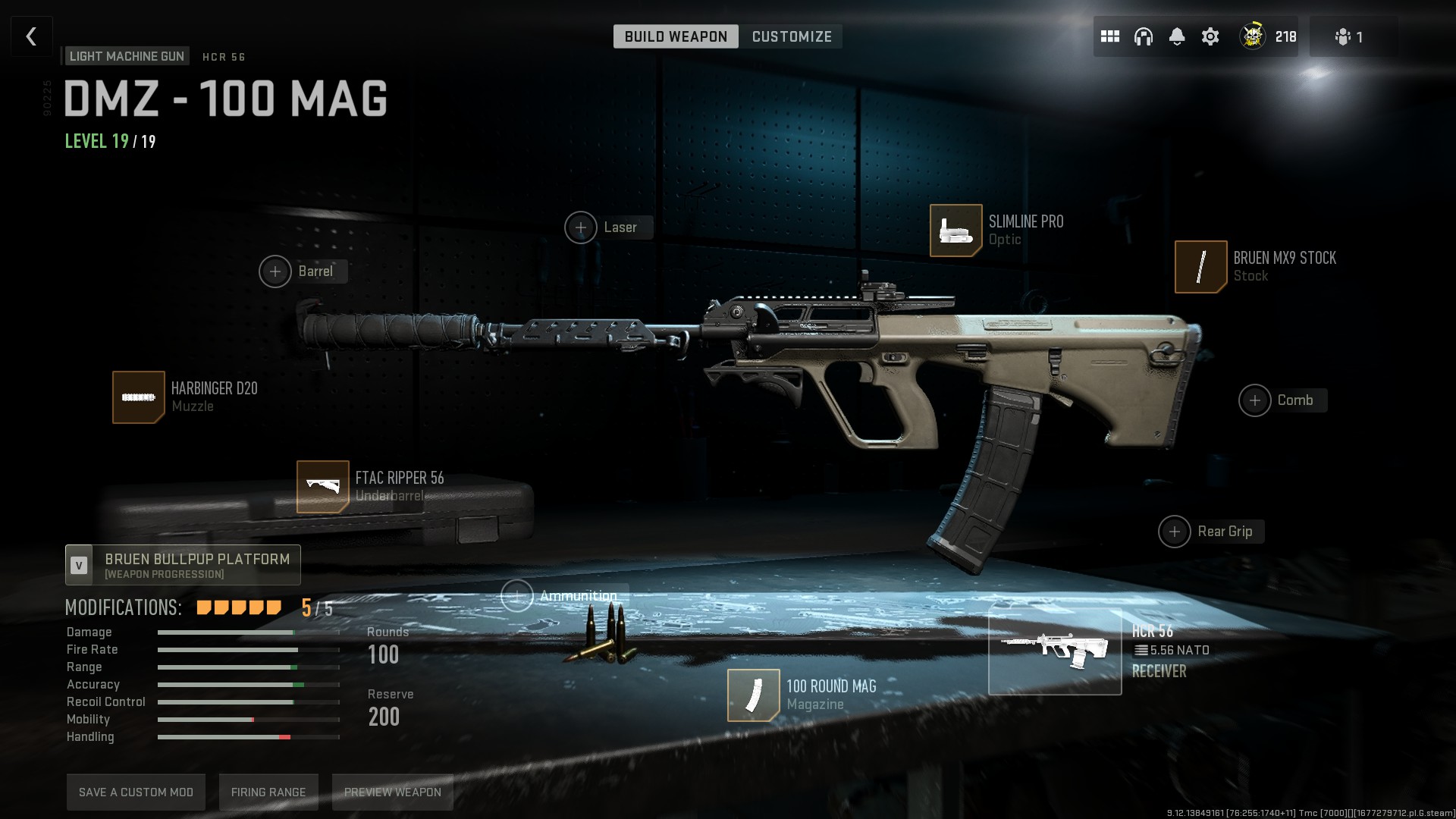This screenshot has height=819, width=1456.
Task: Add a Comb attachment
Action: (1255, 400)
